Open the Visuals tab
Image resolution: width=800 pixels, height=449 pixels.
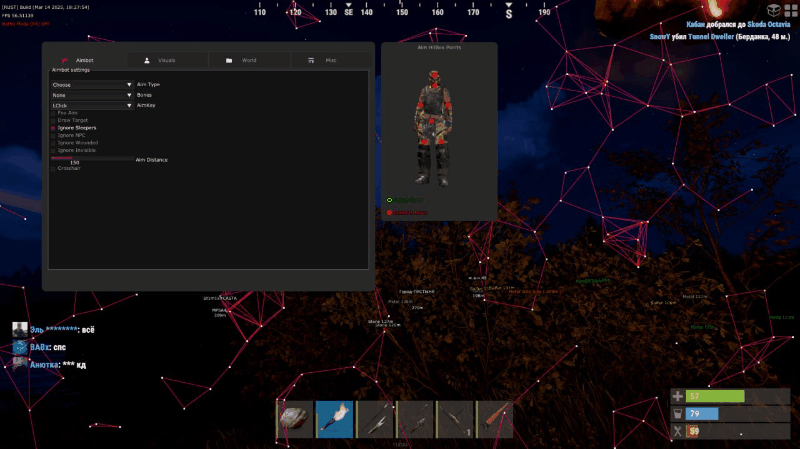[166, 60]
